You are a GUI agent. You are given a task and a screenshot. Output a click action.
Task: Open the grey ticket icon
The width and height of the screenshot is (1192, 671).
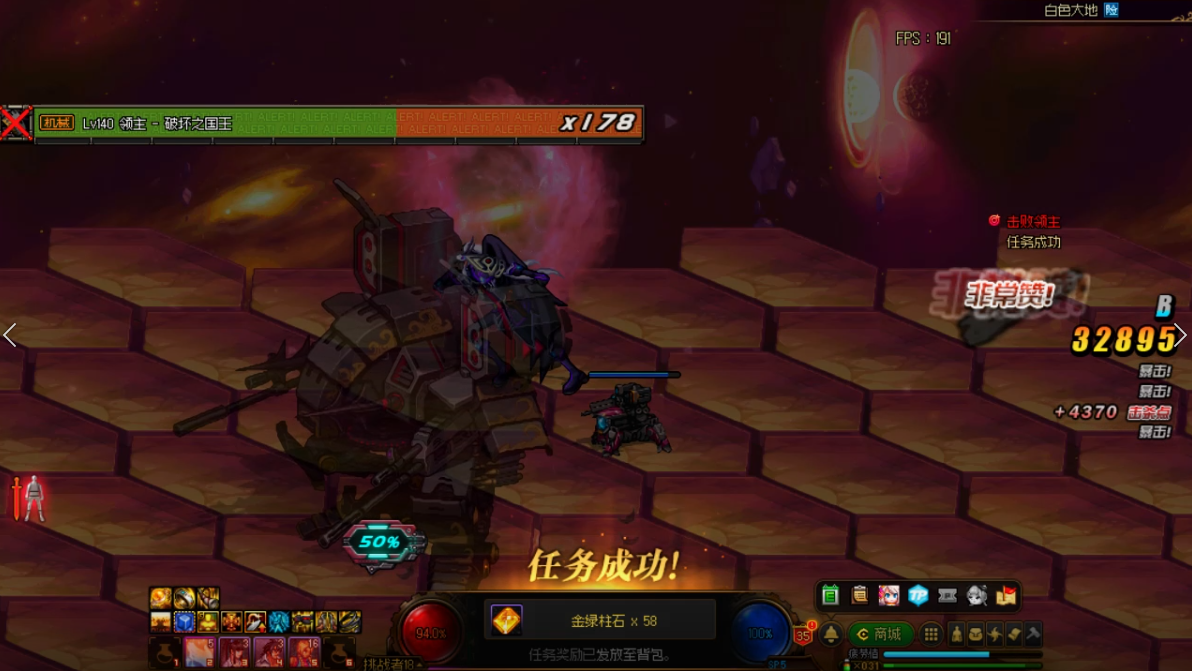[x=947, y=596]
